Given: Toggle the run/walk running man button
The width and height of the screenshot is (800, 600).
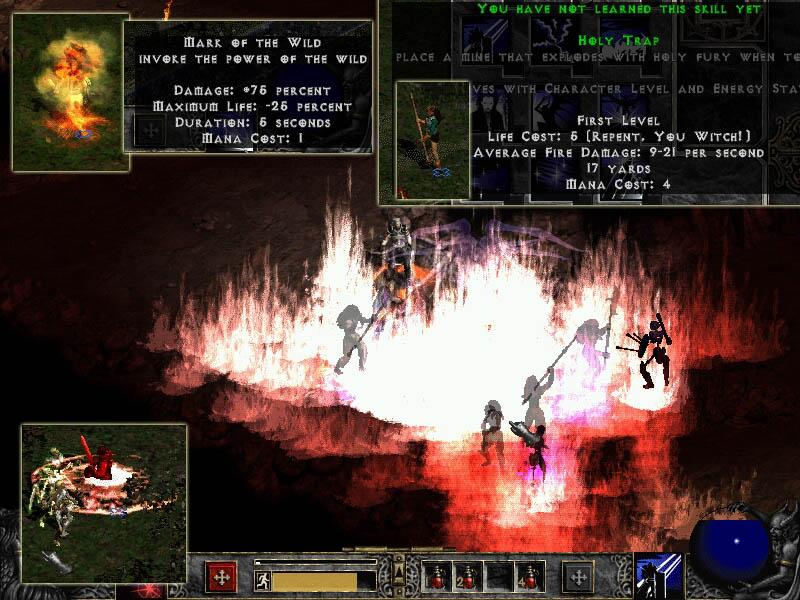Looking at the screenshot, I should (x=262, y=578).
